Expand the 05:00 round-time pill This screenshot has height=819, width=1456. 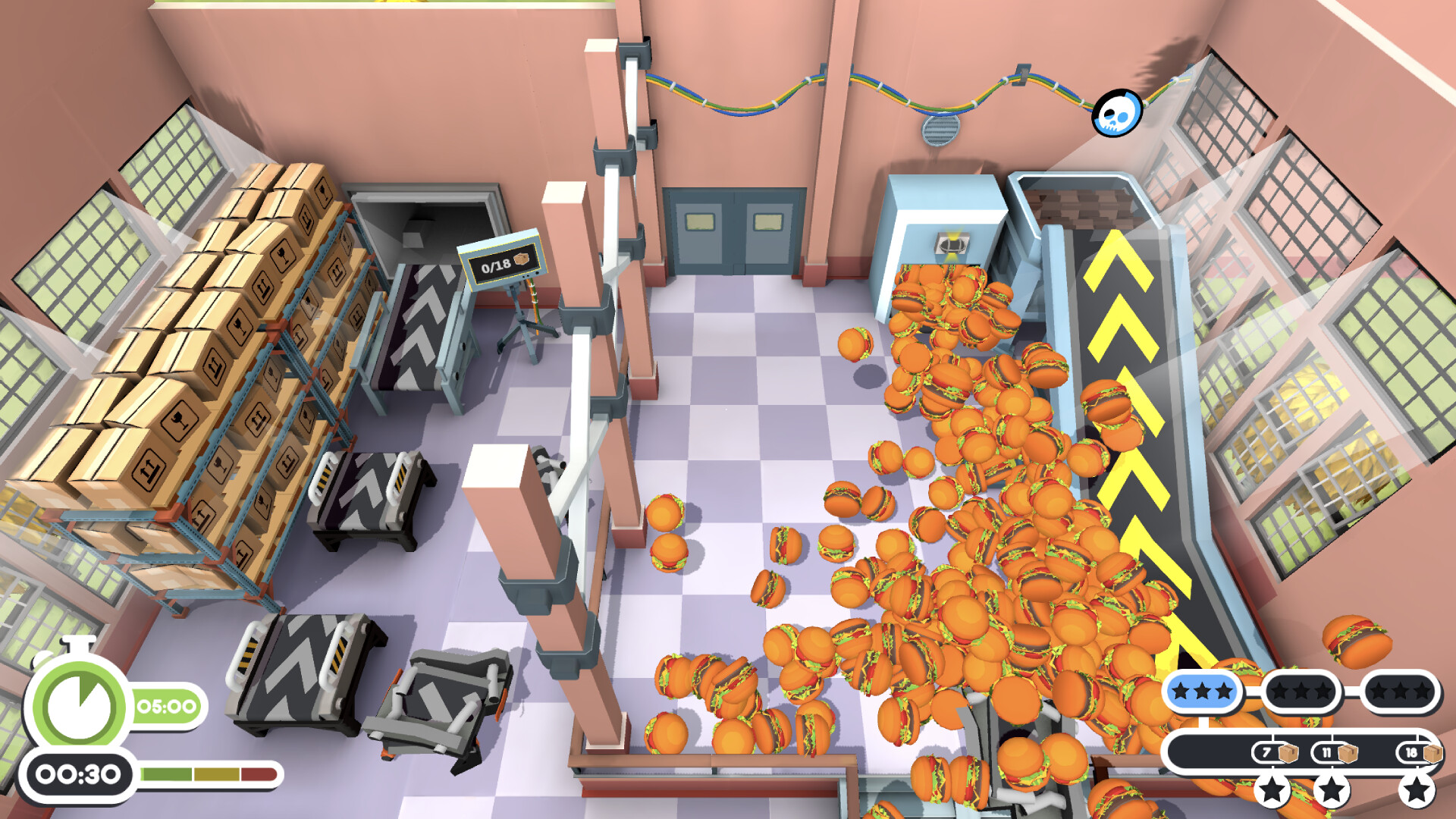point(165,704)
